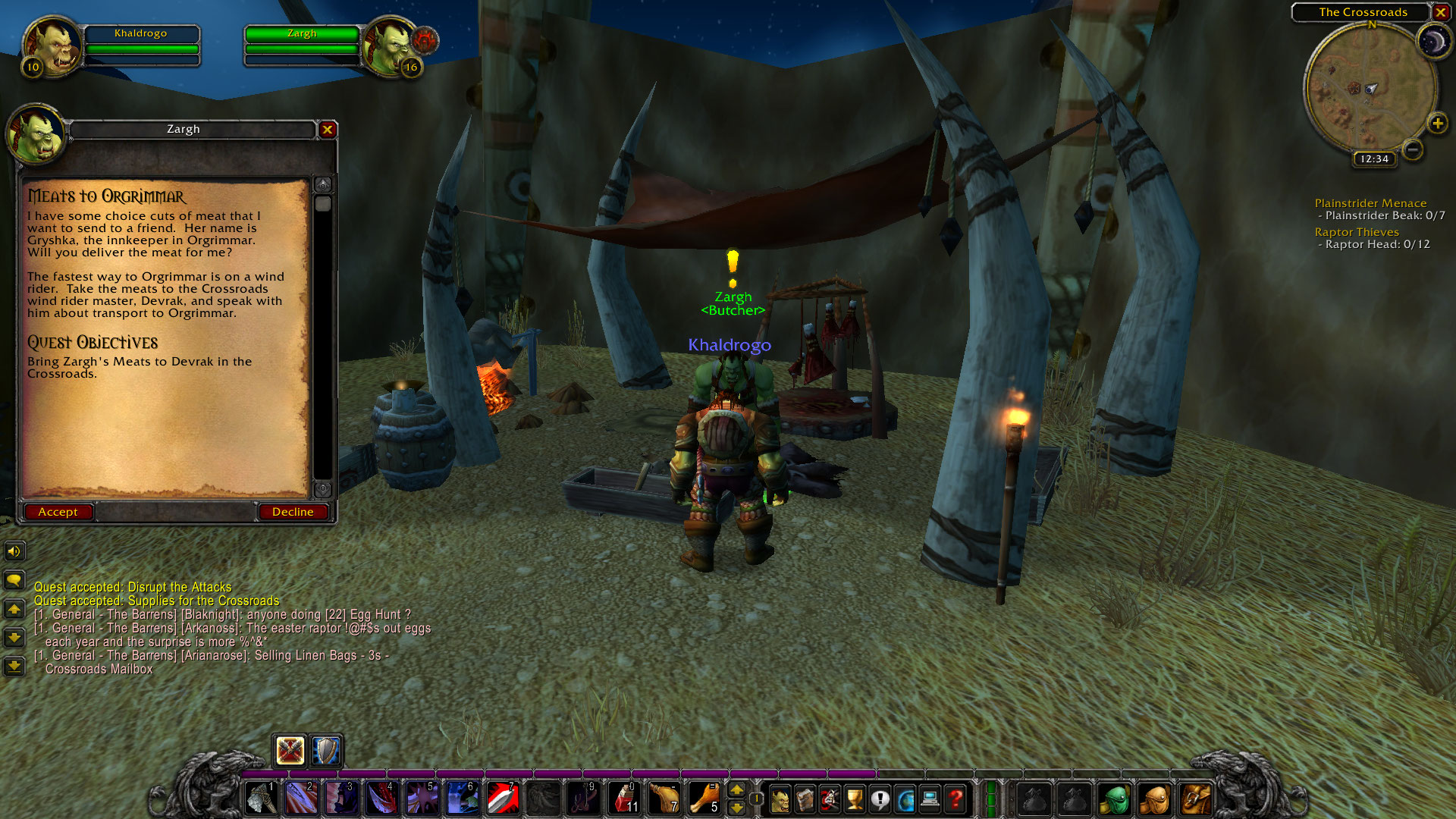Open the golden trophy achievements icon
This screenshot has width=1456, height=819.
tap(853, 798)
